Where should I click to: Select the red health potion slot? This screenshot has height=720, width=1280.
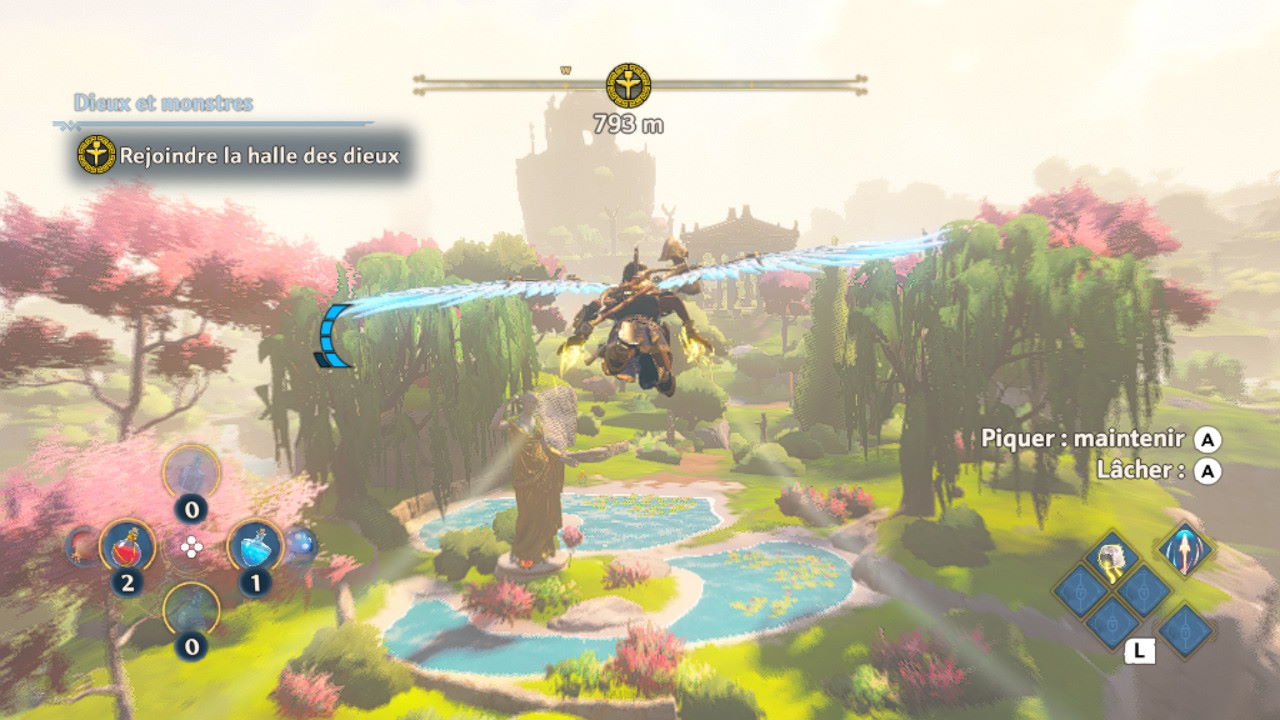click(x=127, y=545)
